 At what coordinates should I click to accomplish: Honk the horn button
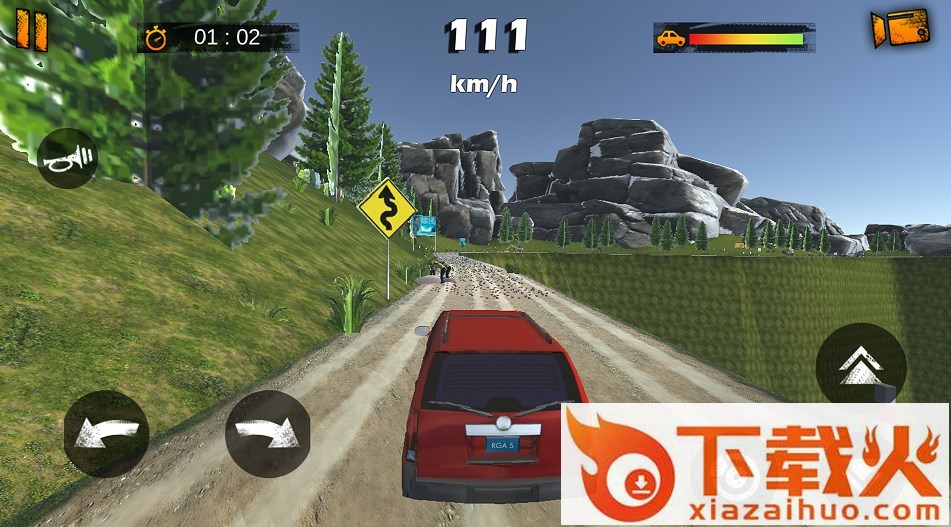pos(67,158)
